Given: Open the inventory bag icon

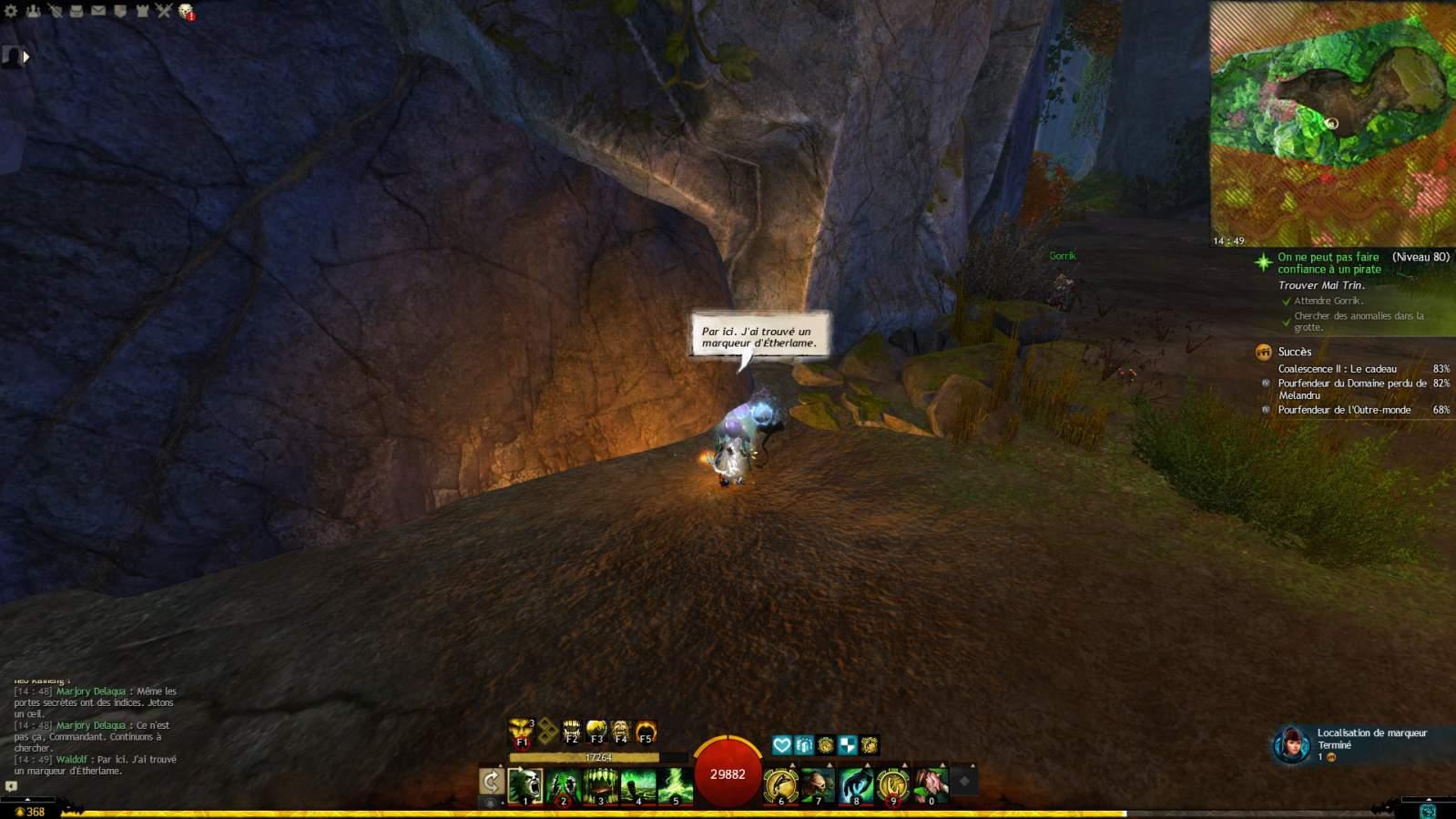Looking at the screenshot, I should pos(76,11).
